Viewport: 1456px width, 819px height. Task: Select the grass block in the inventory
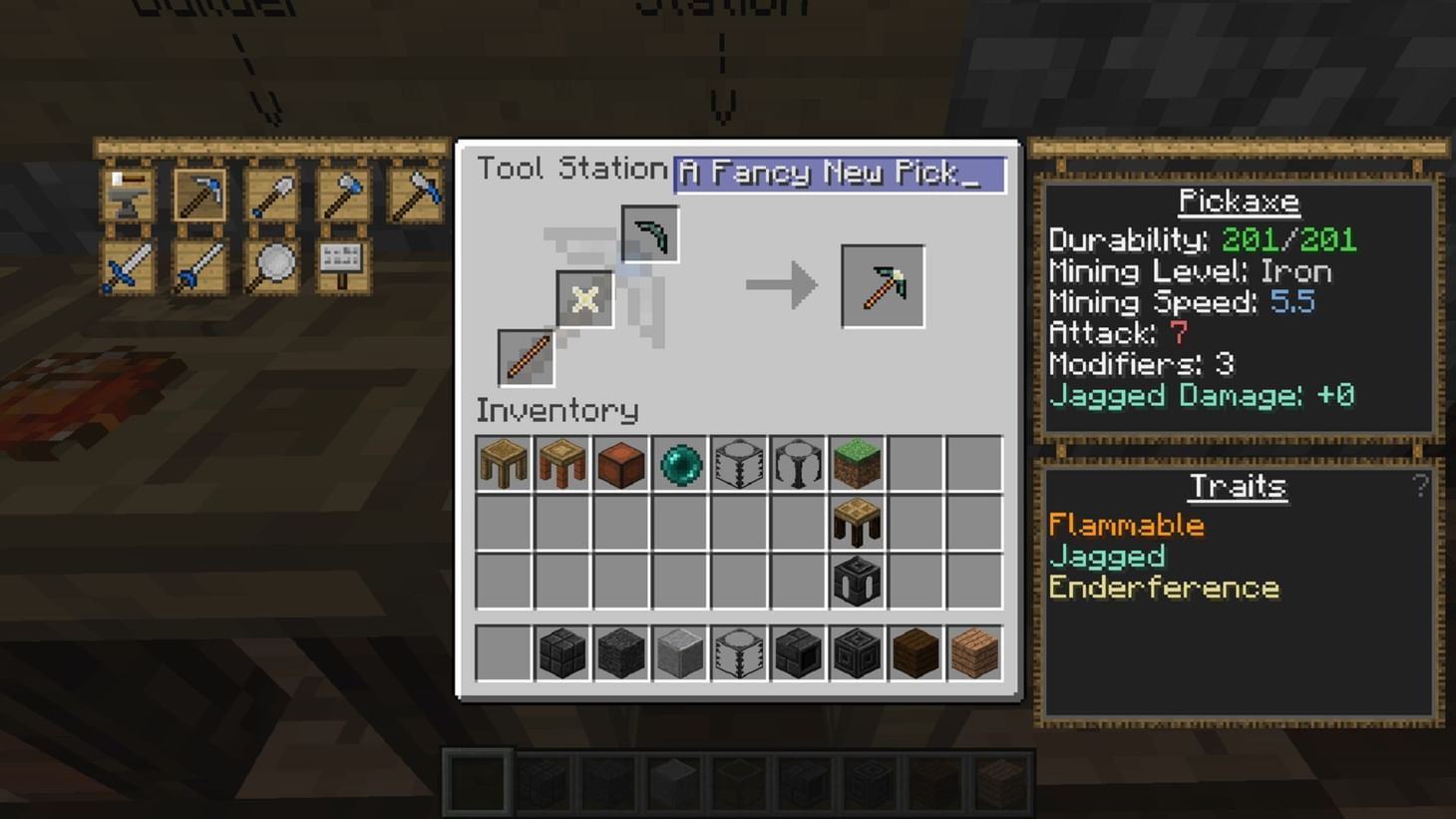[856, 461]
